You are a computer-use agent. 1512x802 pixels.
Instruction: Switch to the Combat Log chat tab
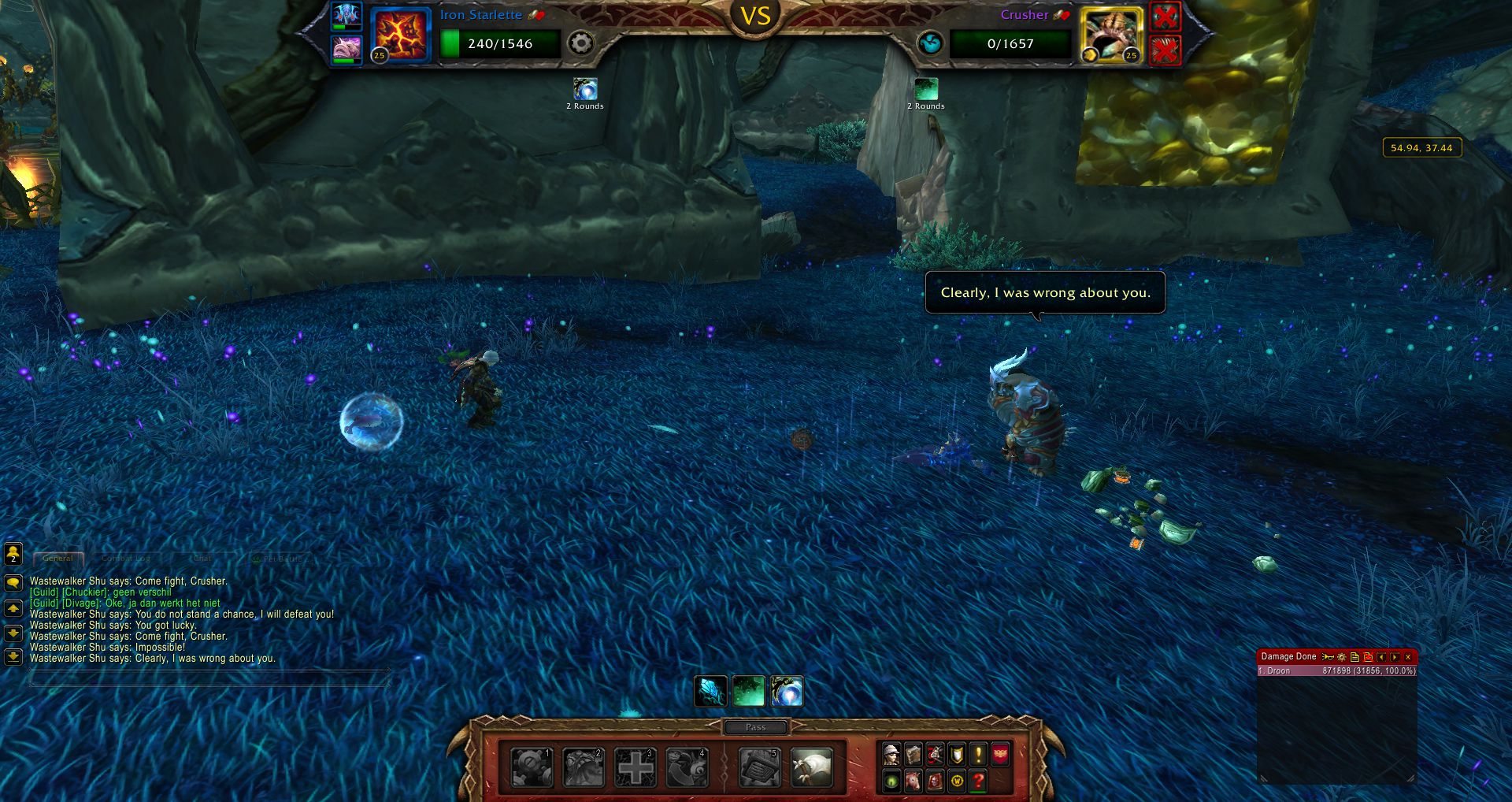pyautogui.click(x=126, y=559)
